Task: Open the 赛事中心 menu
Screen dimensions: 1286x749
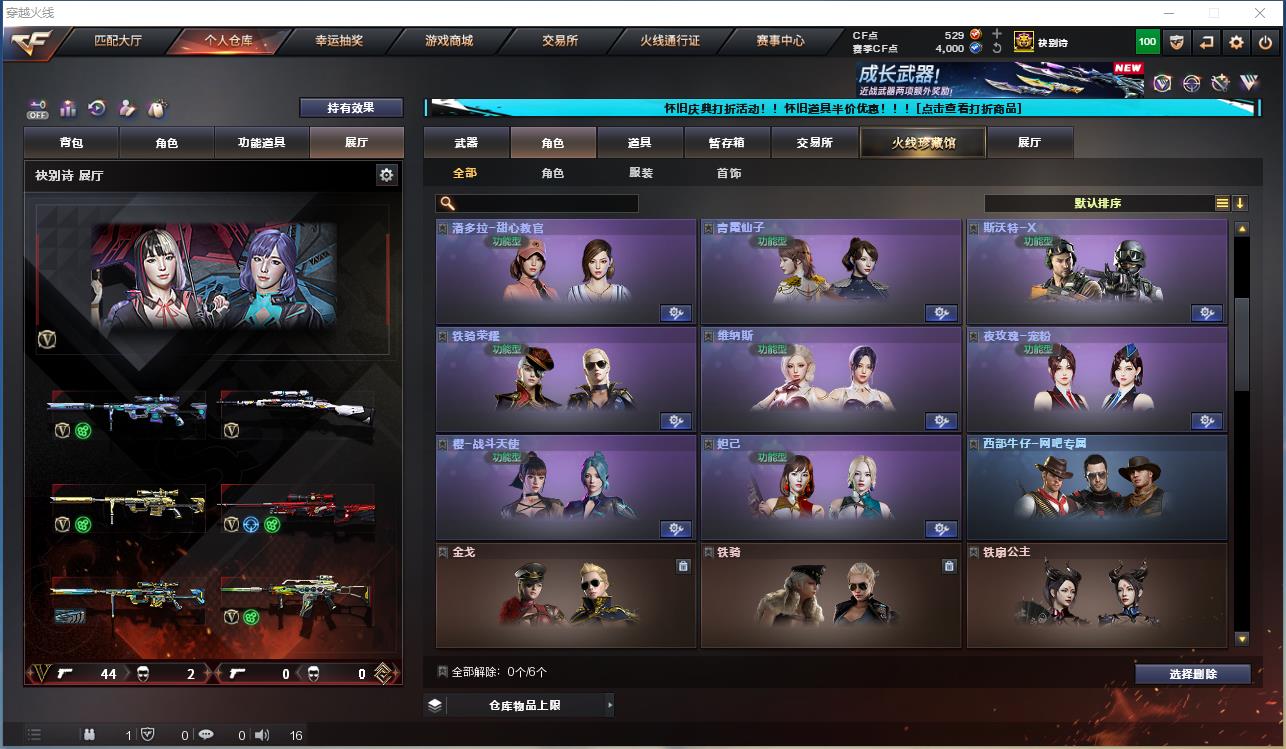Action: [780, 41]
